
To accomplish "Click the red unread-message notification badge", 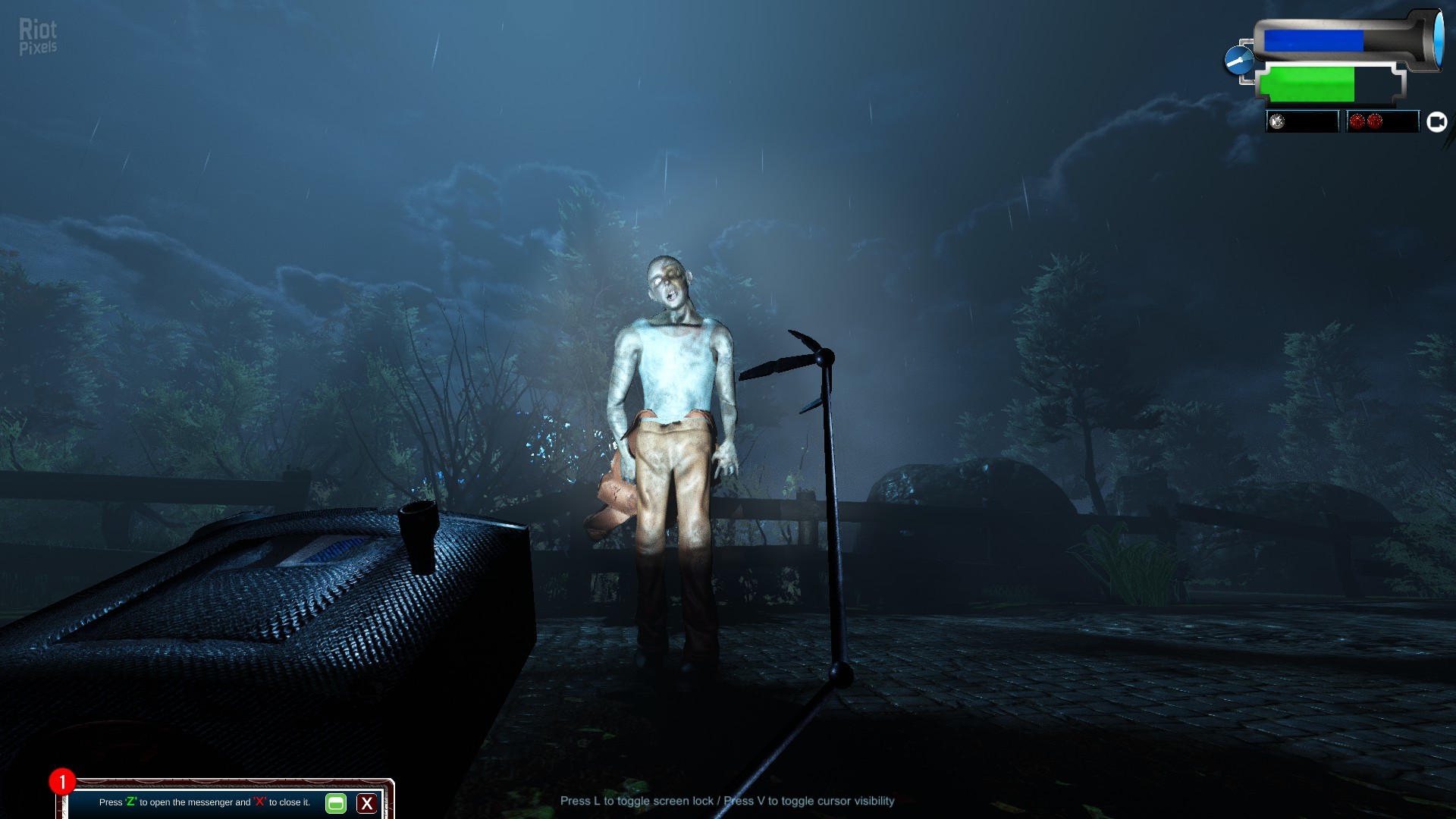I will 62,781.
